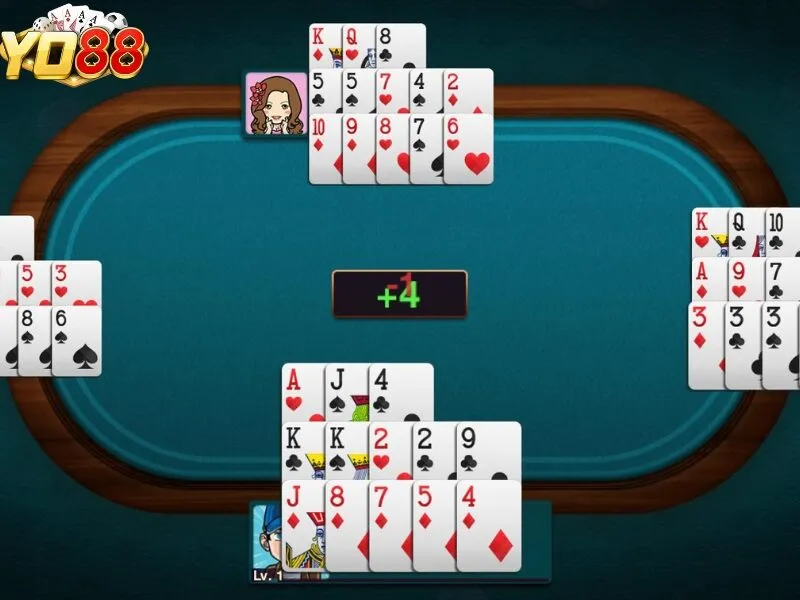Choose the two of clubs card
The width and height of the screenshot is (800, 600).
[x=434, y=450]
